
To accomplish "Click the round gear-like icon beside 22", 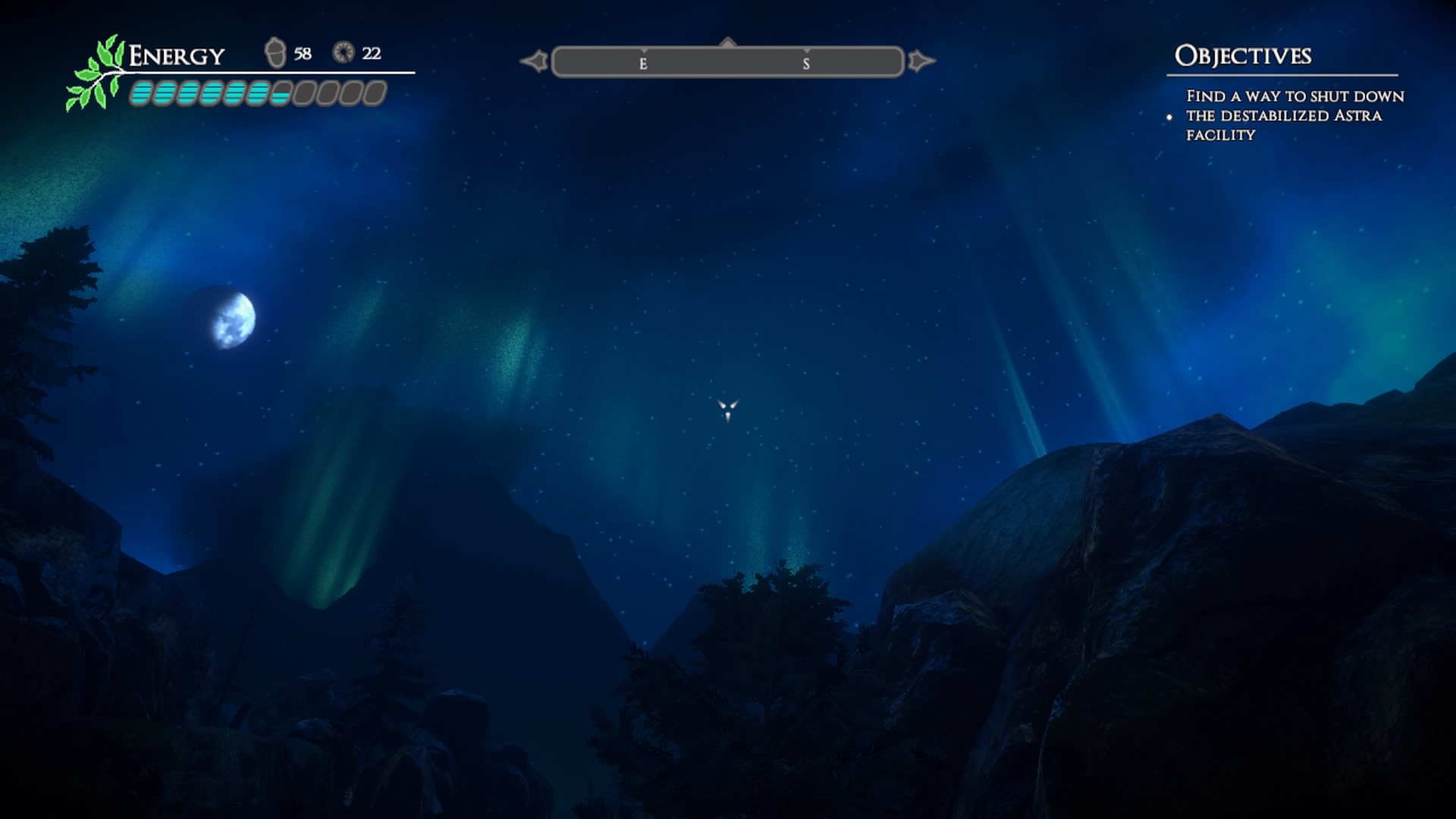I will point(344,52).
